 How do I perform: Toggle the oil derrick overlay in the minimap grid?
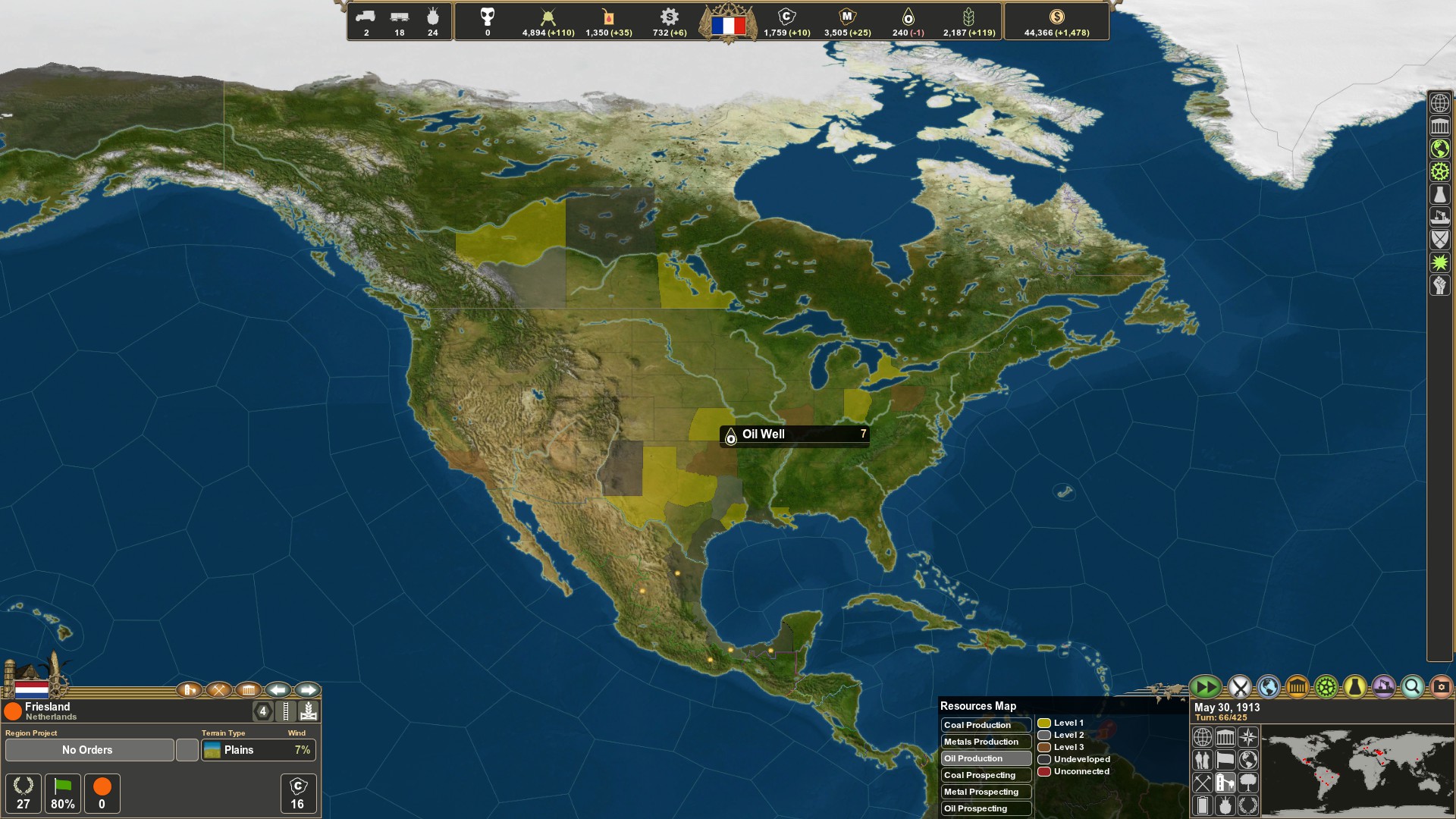coord(1225,783)
